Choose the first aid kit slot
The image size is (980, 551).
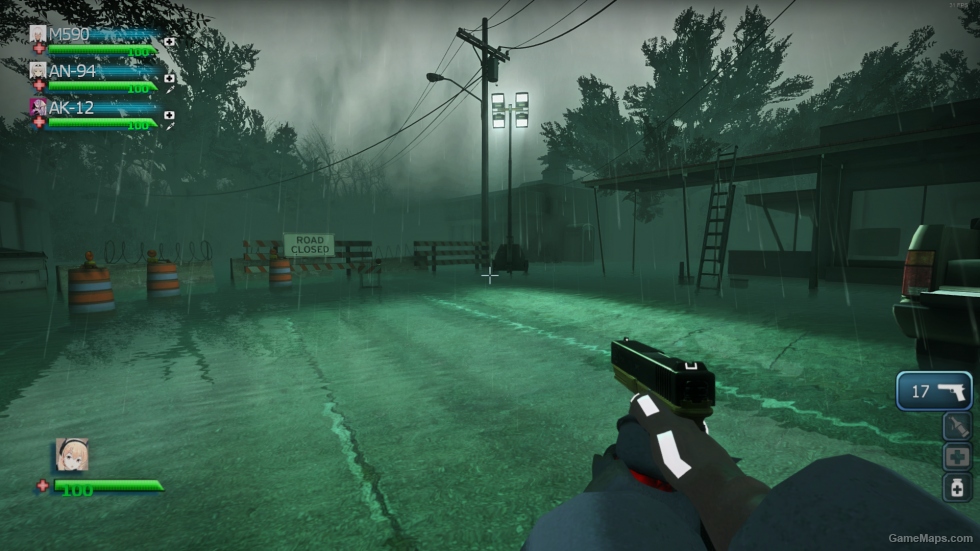(957, 457)
